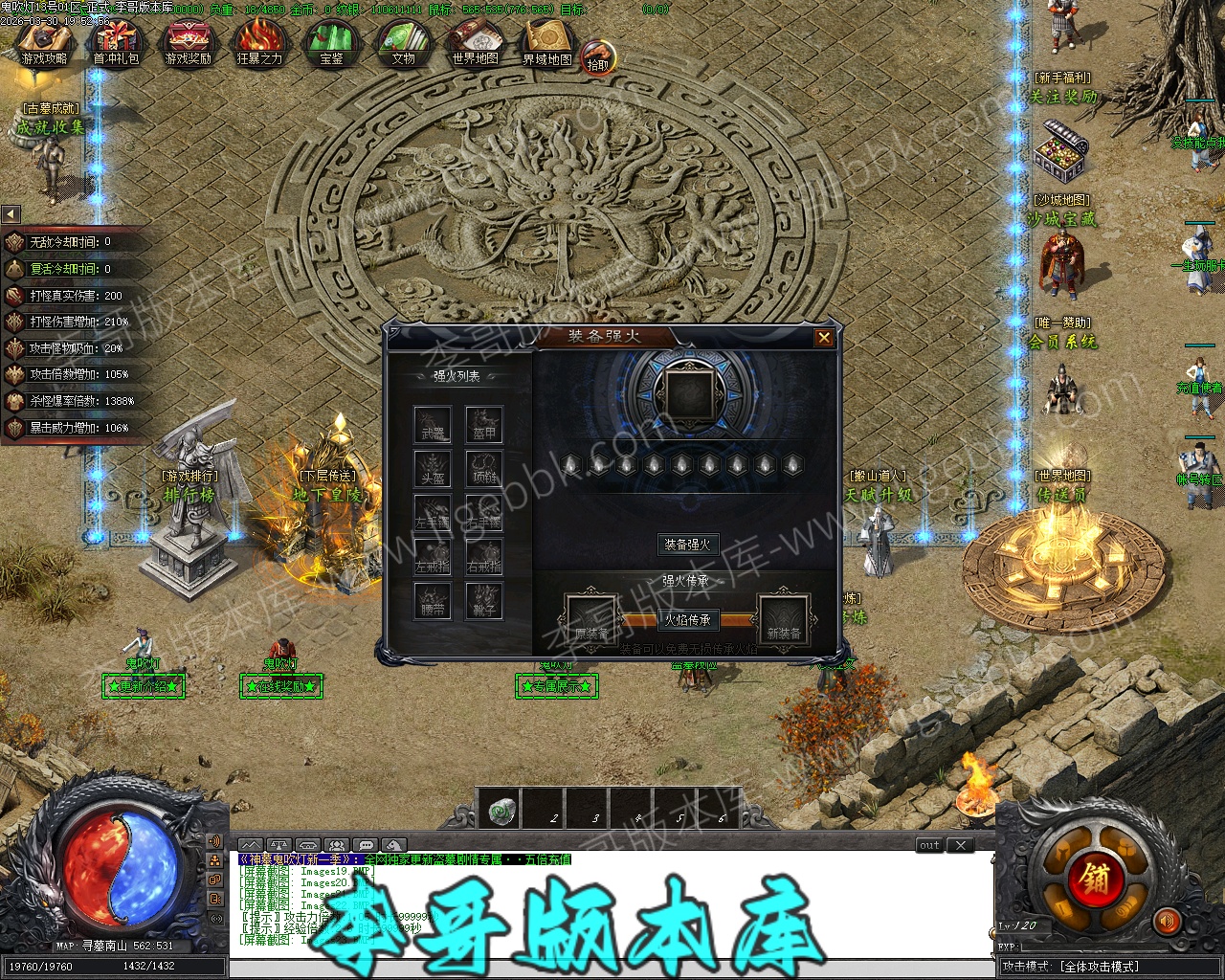The width and height of the screenshot is (1225, 980).
Task: Select the 武器 weapon slot
Action: pos(433,425)
